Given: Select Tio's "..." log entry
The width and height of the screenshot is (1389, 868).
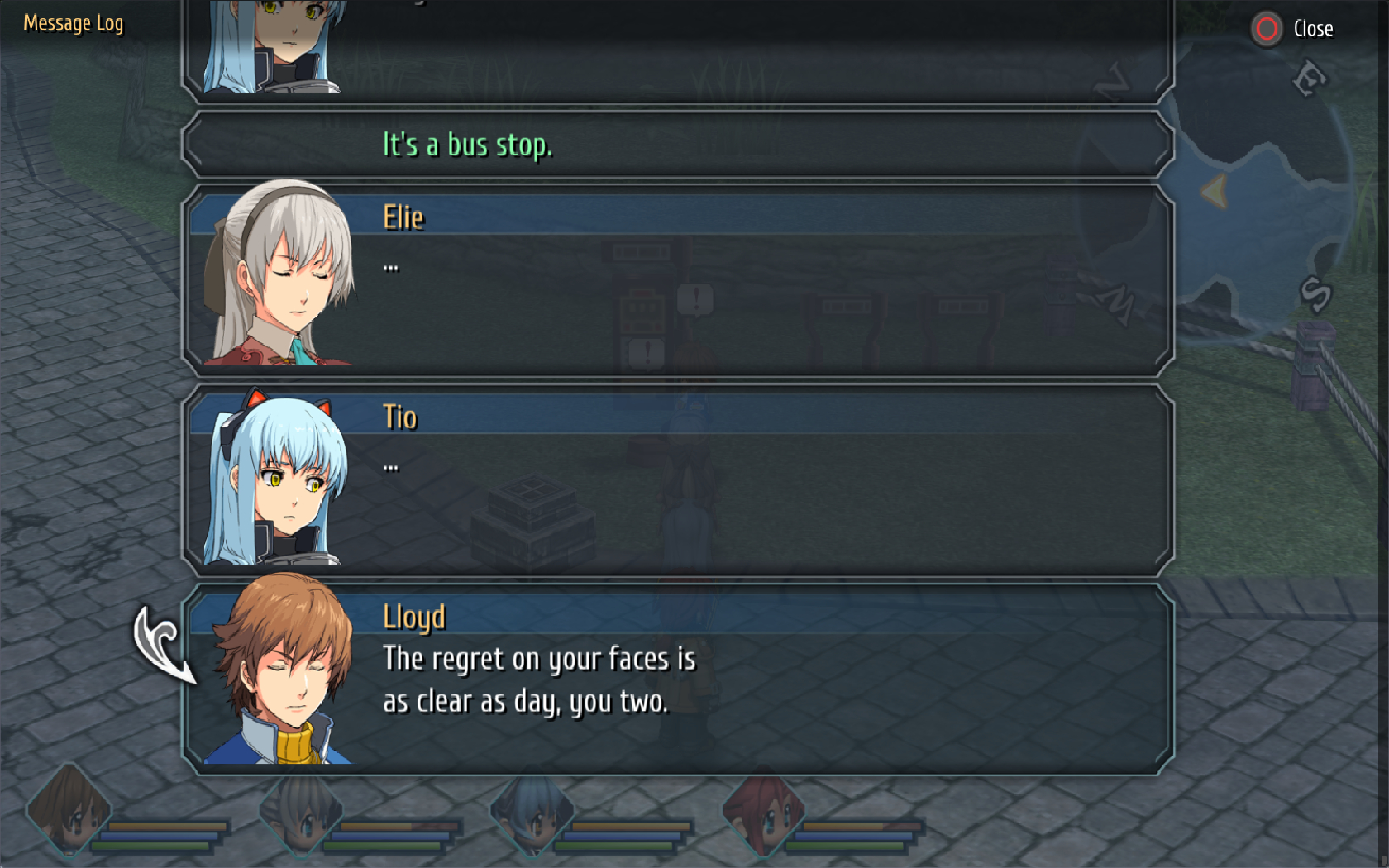Looking at the screenshot, I should click(676, 480).
